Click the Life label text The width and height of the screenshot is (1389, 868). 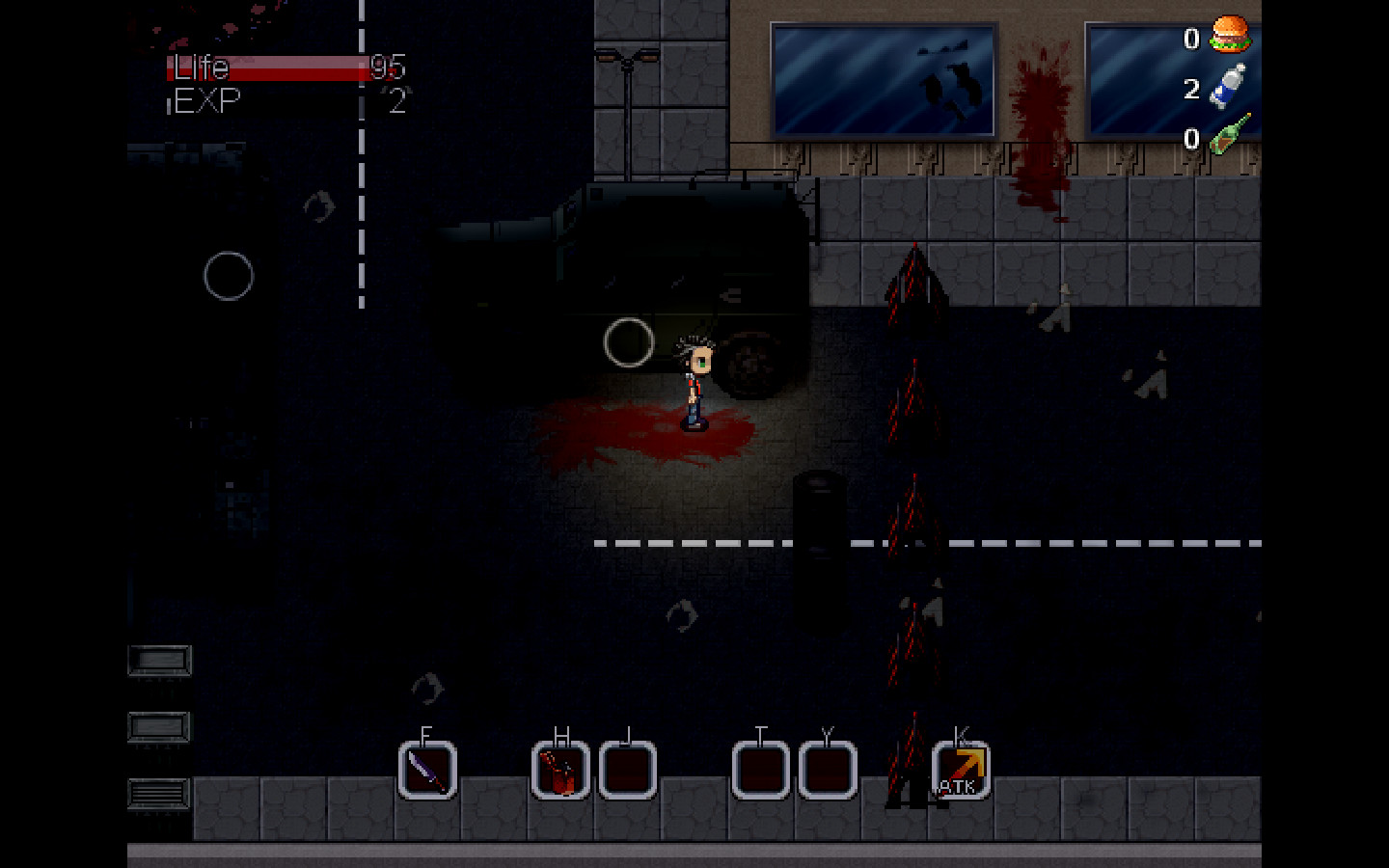click(200, 68)
